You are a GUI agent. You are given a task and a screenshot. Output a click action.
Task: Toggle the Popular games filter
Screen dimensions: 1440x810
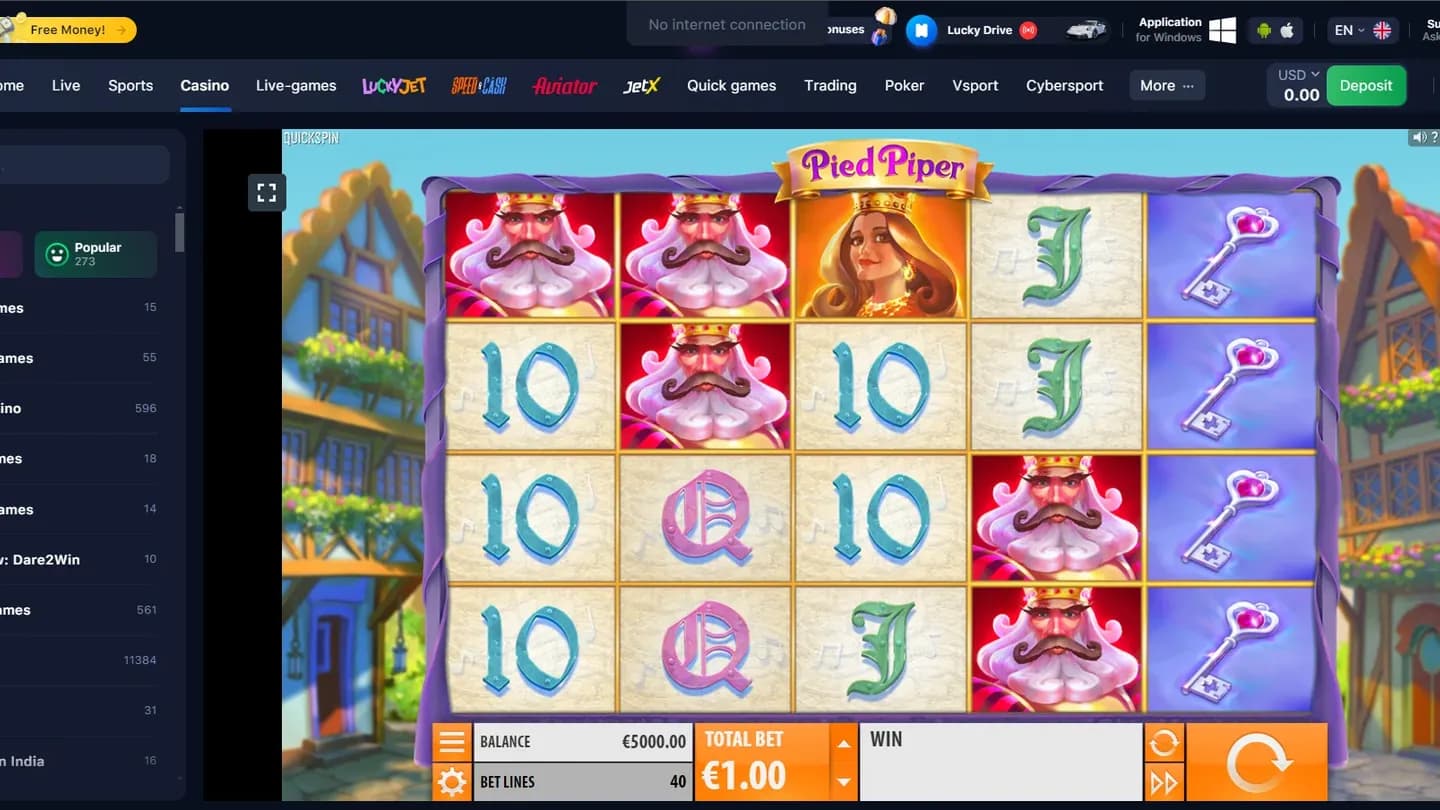tap(95, 253)
